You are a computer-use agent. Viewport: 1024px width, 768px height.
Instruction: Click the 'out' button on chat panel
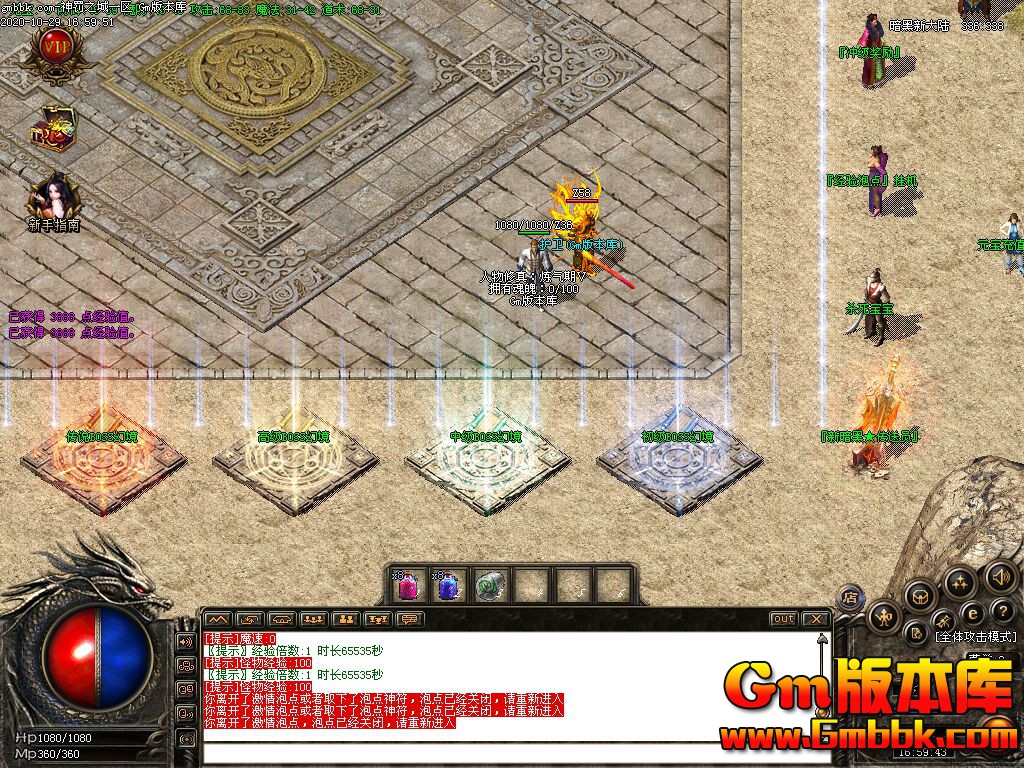click(783, 619)
